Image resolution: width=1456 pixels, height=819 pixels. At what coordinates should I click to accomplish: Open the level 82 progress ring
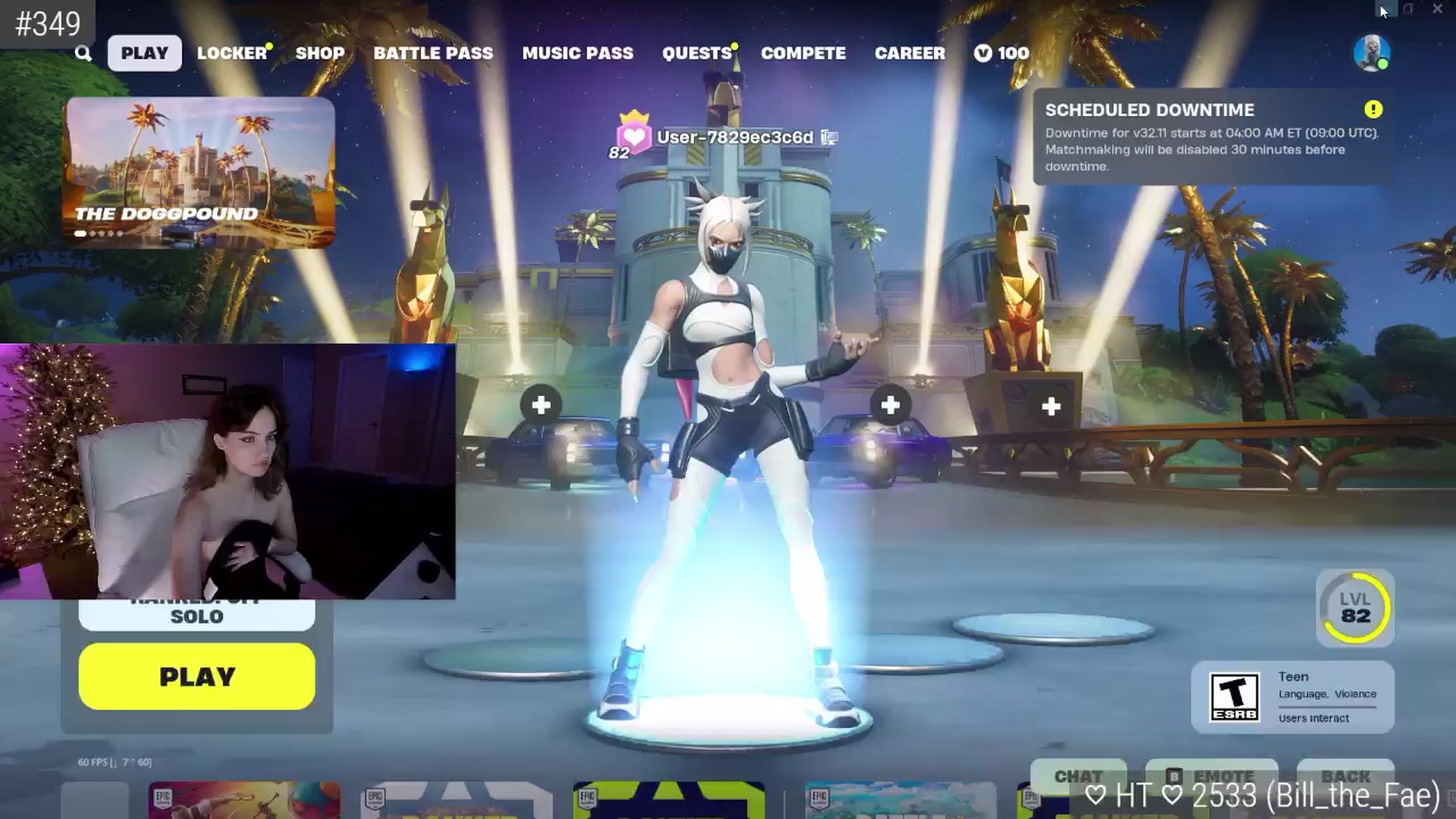1355,608
